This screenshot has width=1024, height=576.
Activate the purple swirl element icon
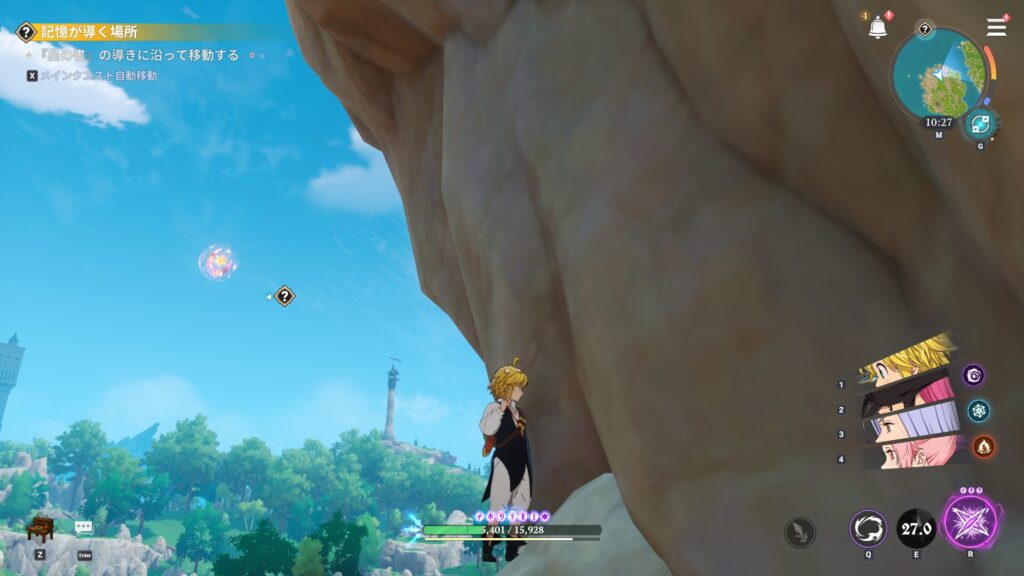click(974, 375)
